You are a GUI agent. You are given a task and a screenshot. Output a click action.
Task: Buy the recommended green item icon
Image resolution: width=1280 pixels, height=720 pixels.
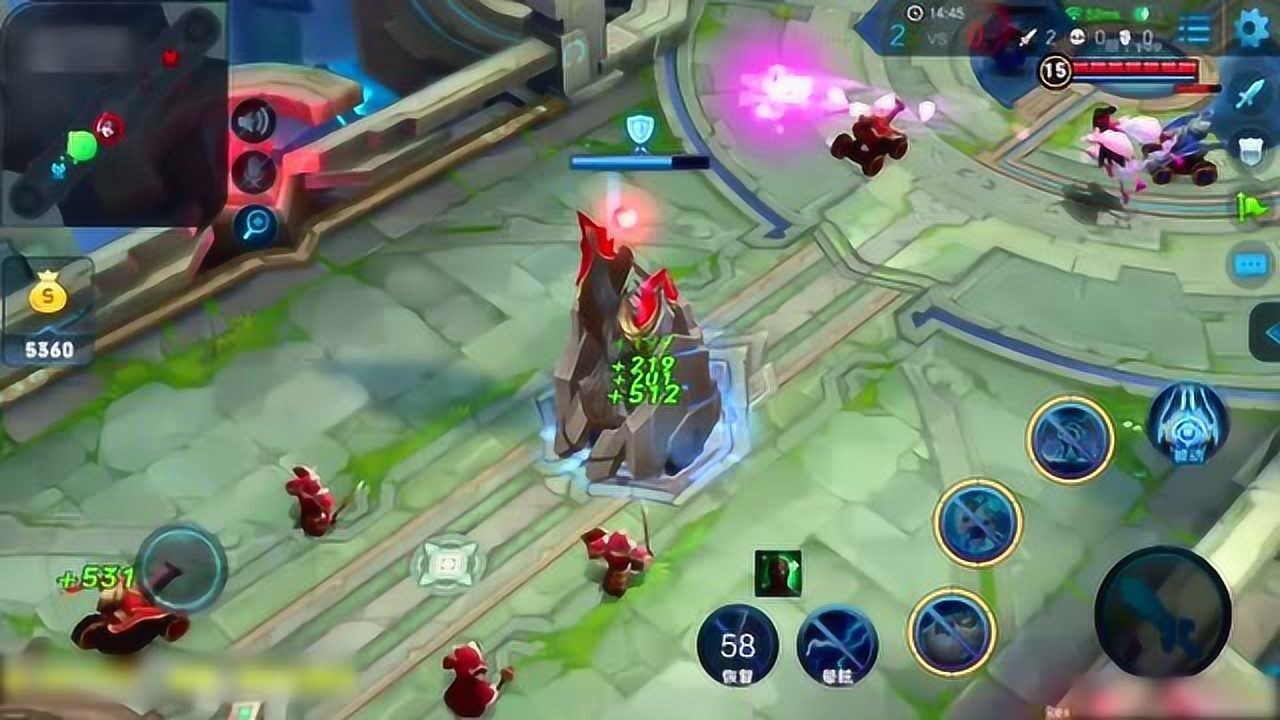click(778, 574)
